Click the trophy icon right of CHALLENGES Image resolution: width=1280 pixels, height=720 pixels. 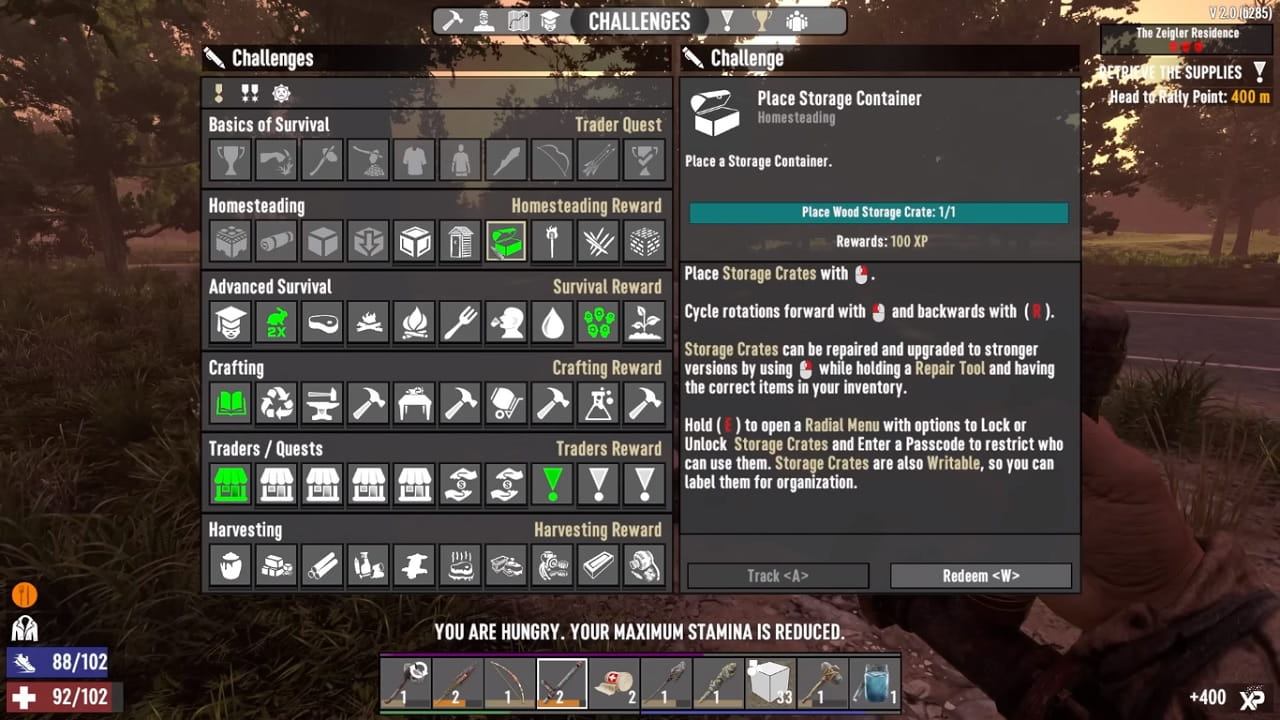click(762, 20)
